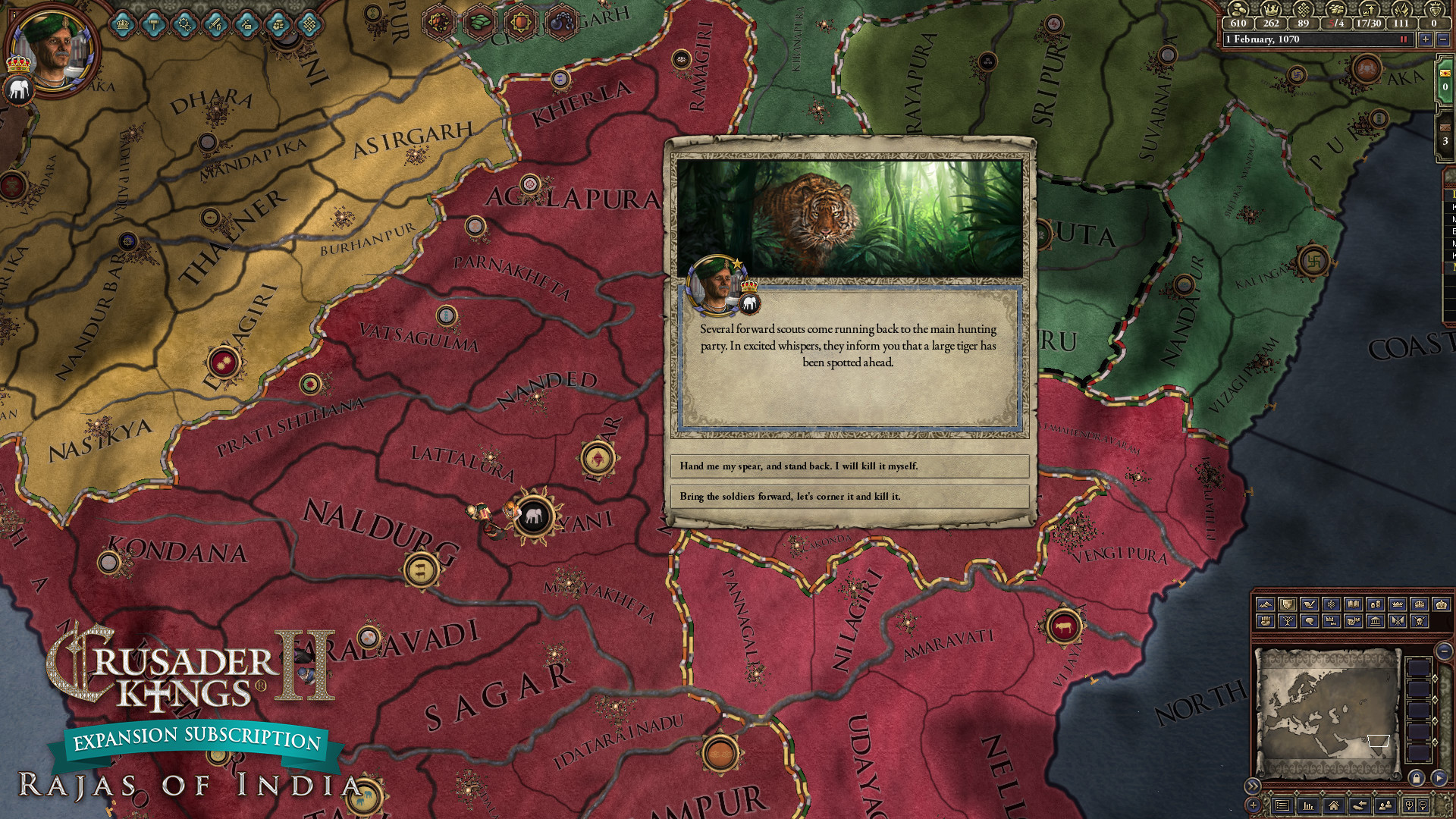This screenshot has width=1456, height=819.
Task: Center on your capital using the home icon
Action: tap(1335, 805)
